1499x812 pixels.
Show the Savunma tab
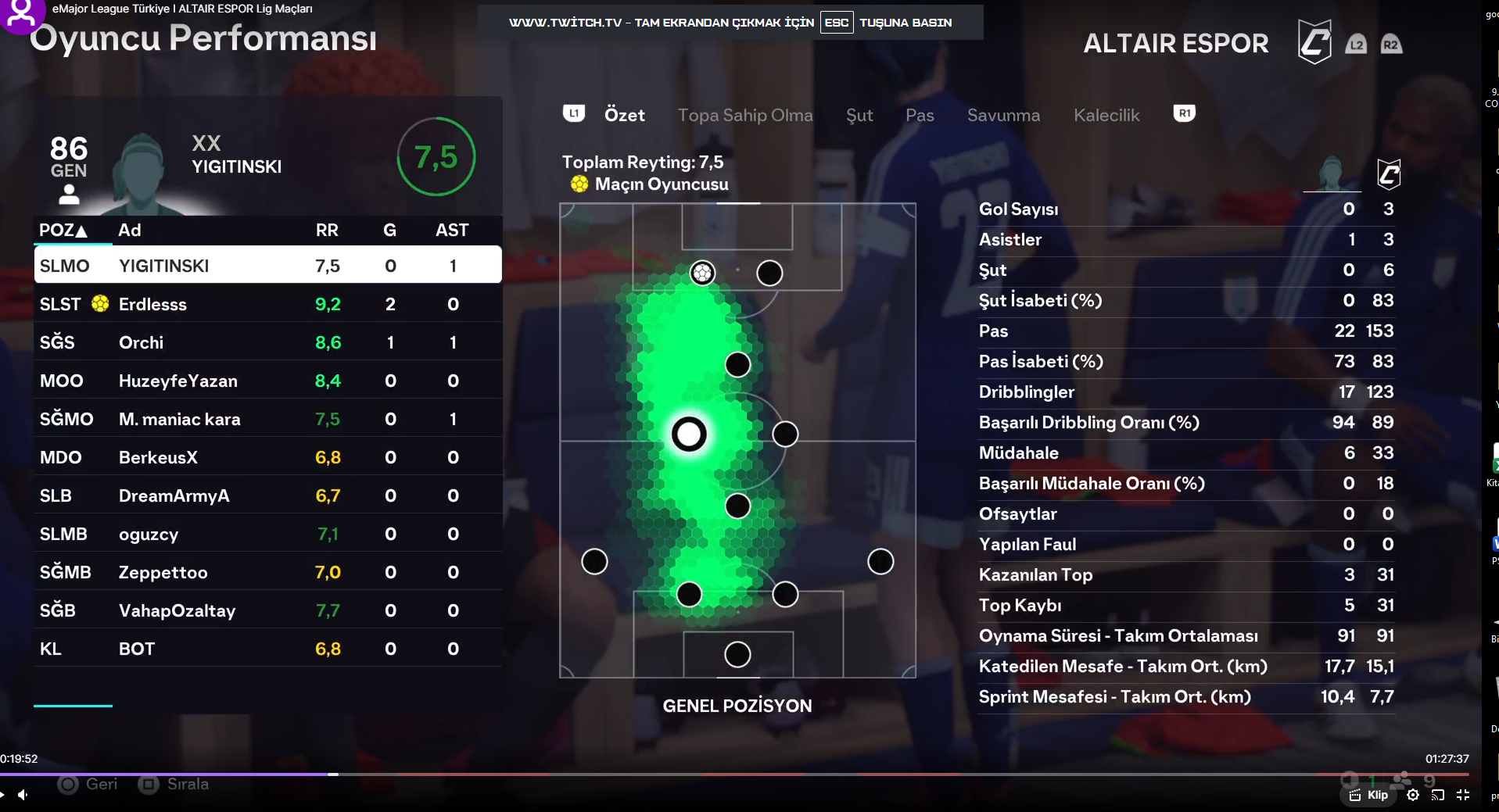1003,115
